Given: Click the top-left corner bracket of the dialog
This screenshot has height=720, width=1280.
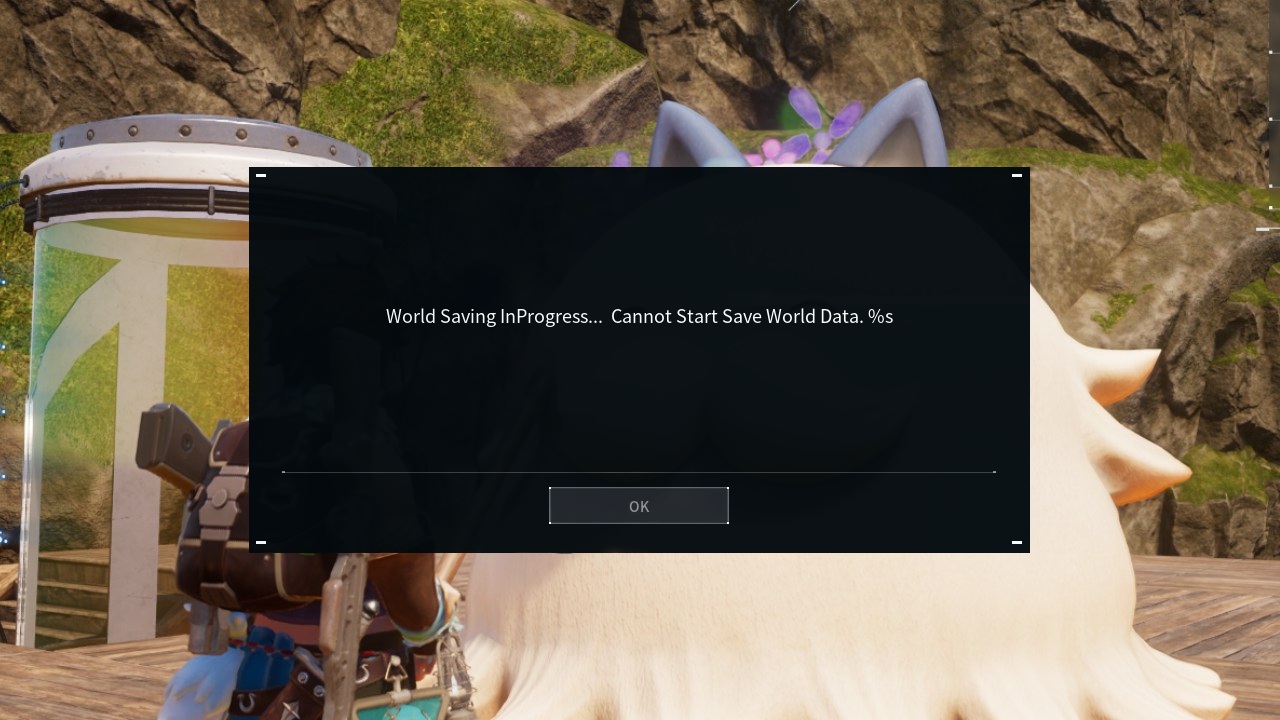Looking at the screenshot, I should point(261,174).
